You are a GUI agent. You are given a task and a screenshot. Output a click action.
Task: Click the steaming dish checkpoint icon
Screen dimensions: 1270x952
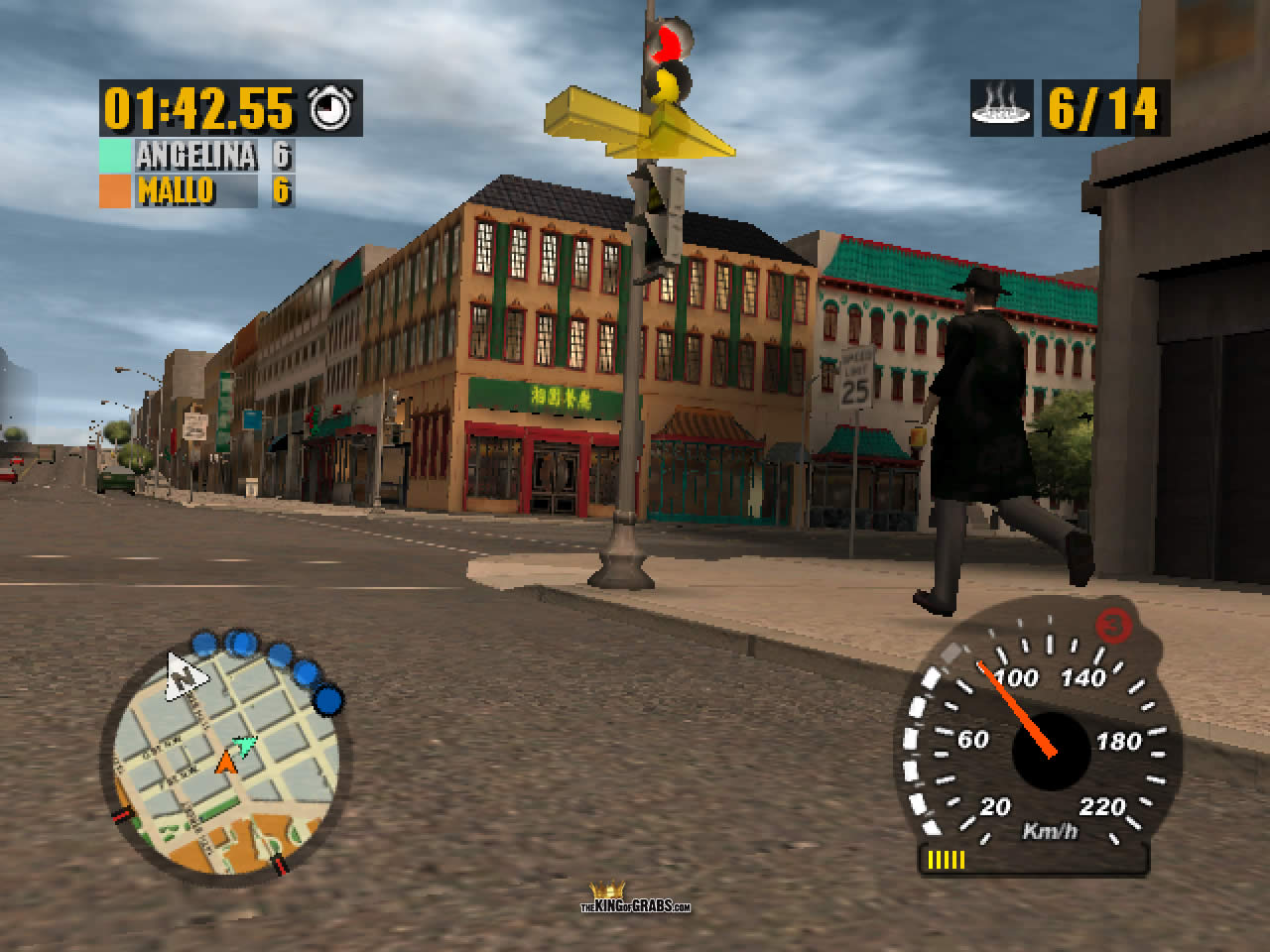click(x=1001, y=108)
